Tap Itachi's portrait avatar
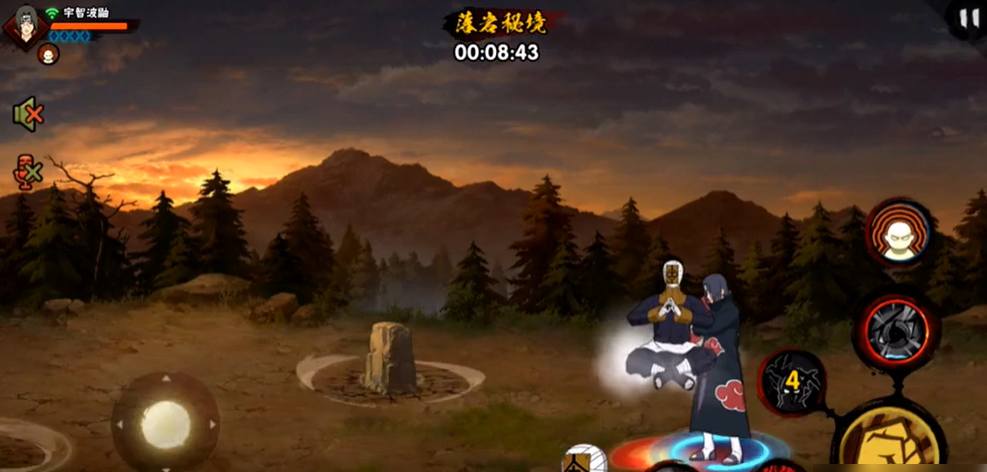The width and height of the screenshot is (987, 472). click(x=26, y=26)
